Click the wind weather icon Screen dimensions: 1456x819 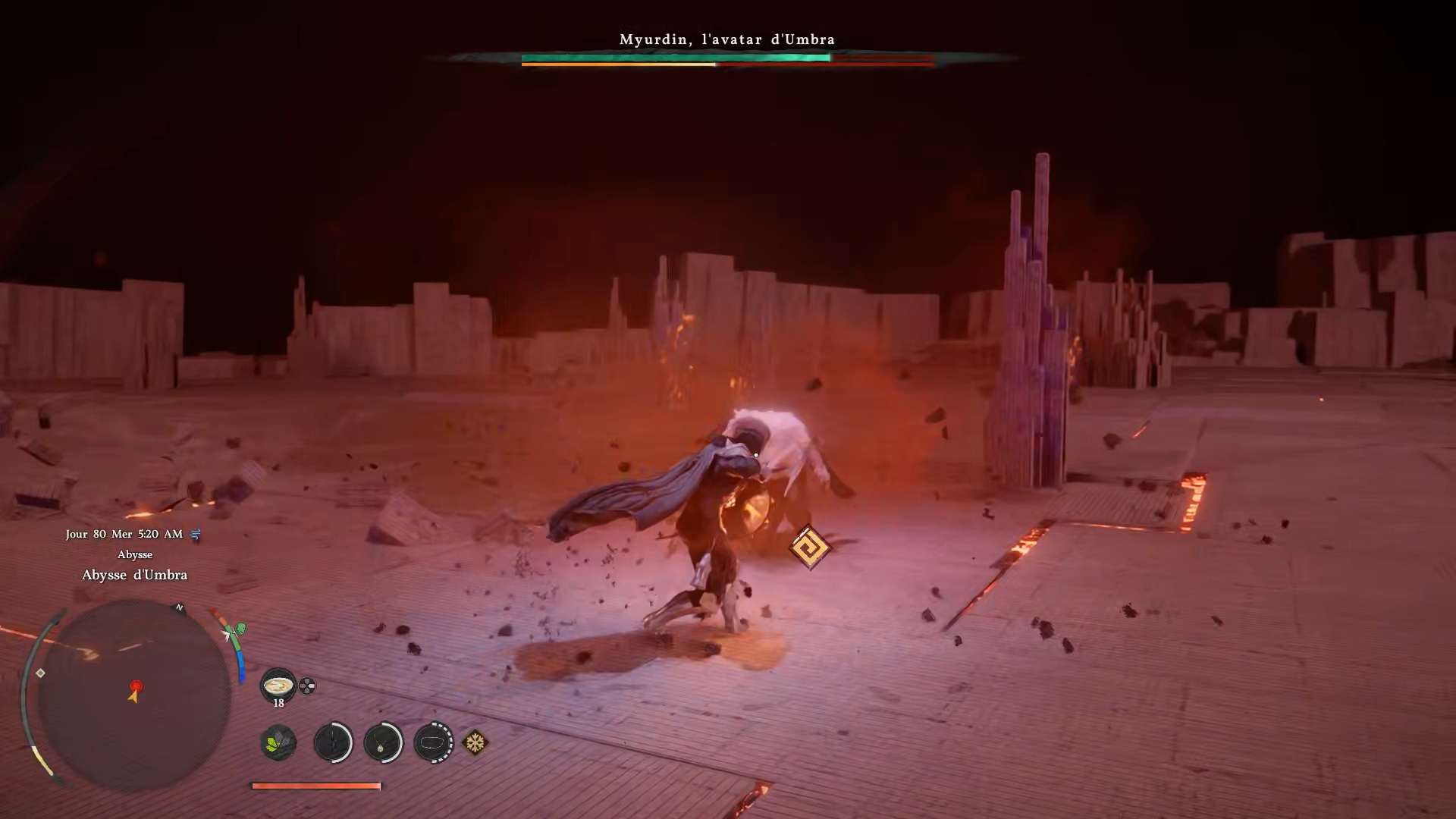click(196, 535)
